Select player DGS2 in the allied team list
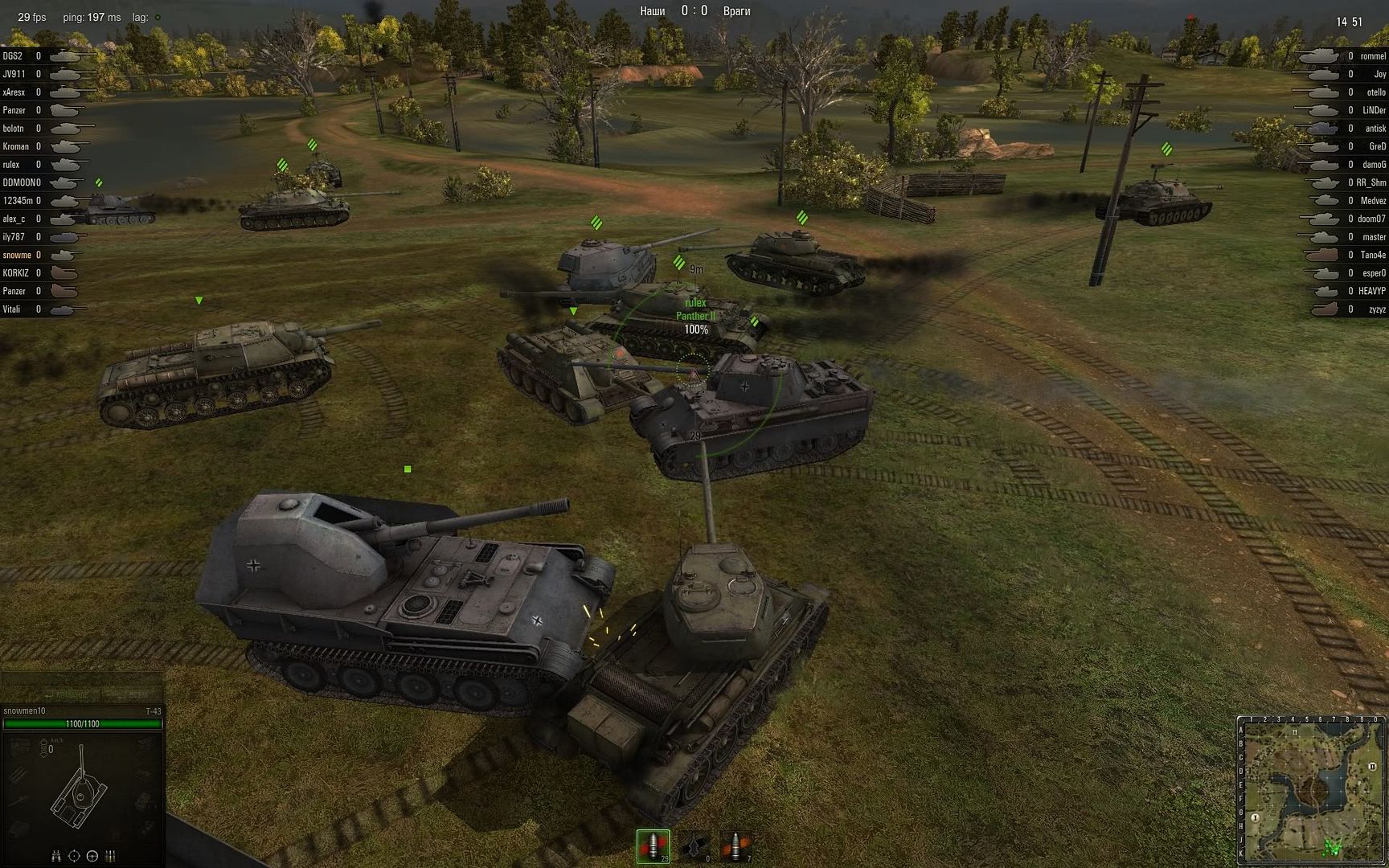Screen dimensions: 1389x868 point(13,56)
